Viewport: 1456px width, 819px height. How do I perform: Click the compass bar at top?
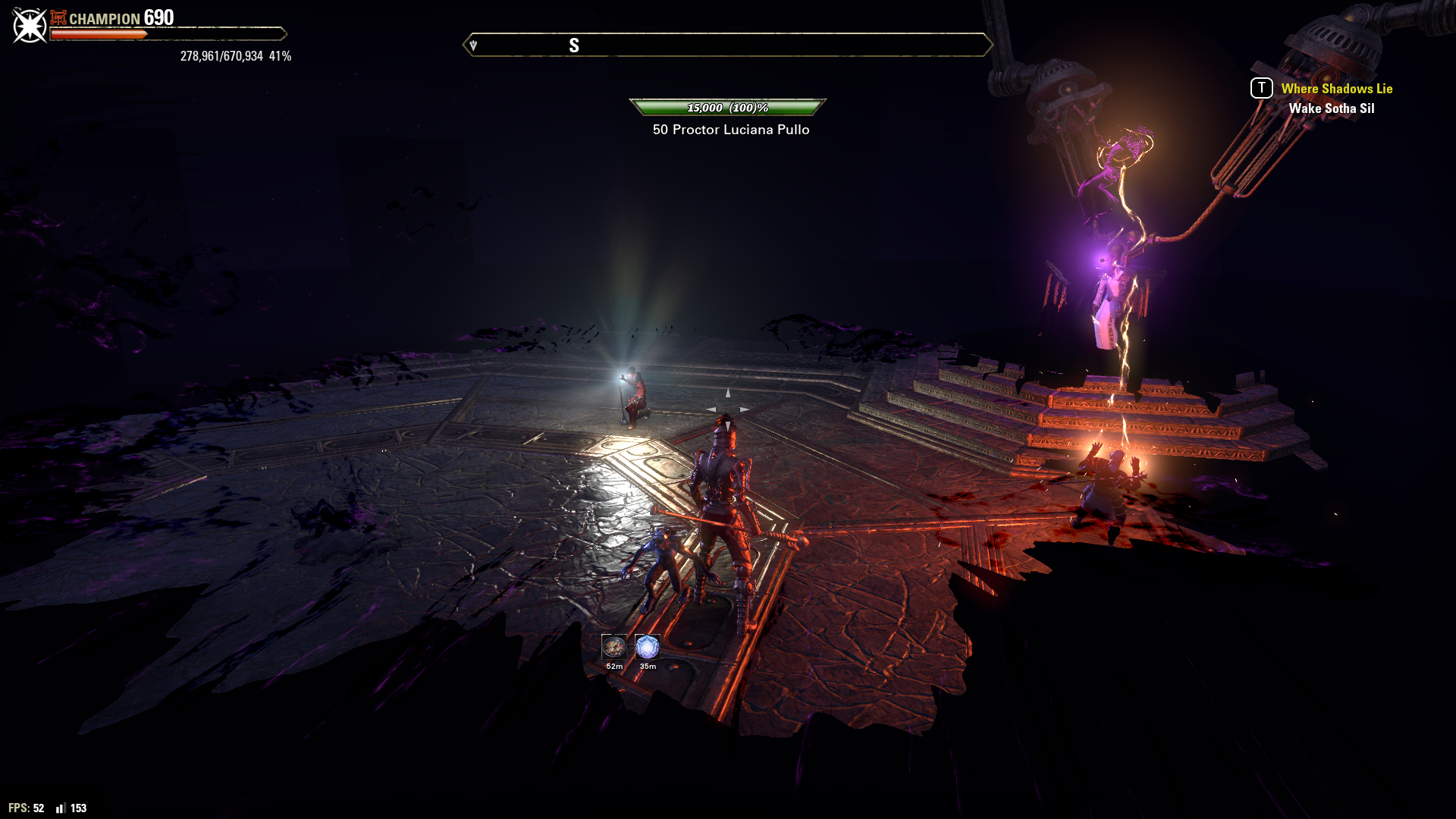pos(728,45)
